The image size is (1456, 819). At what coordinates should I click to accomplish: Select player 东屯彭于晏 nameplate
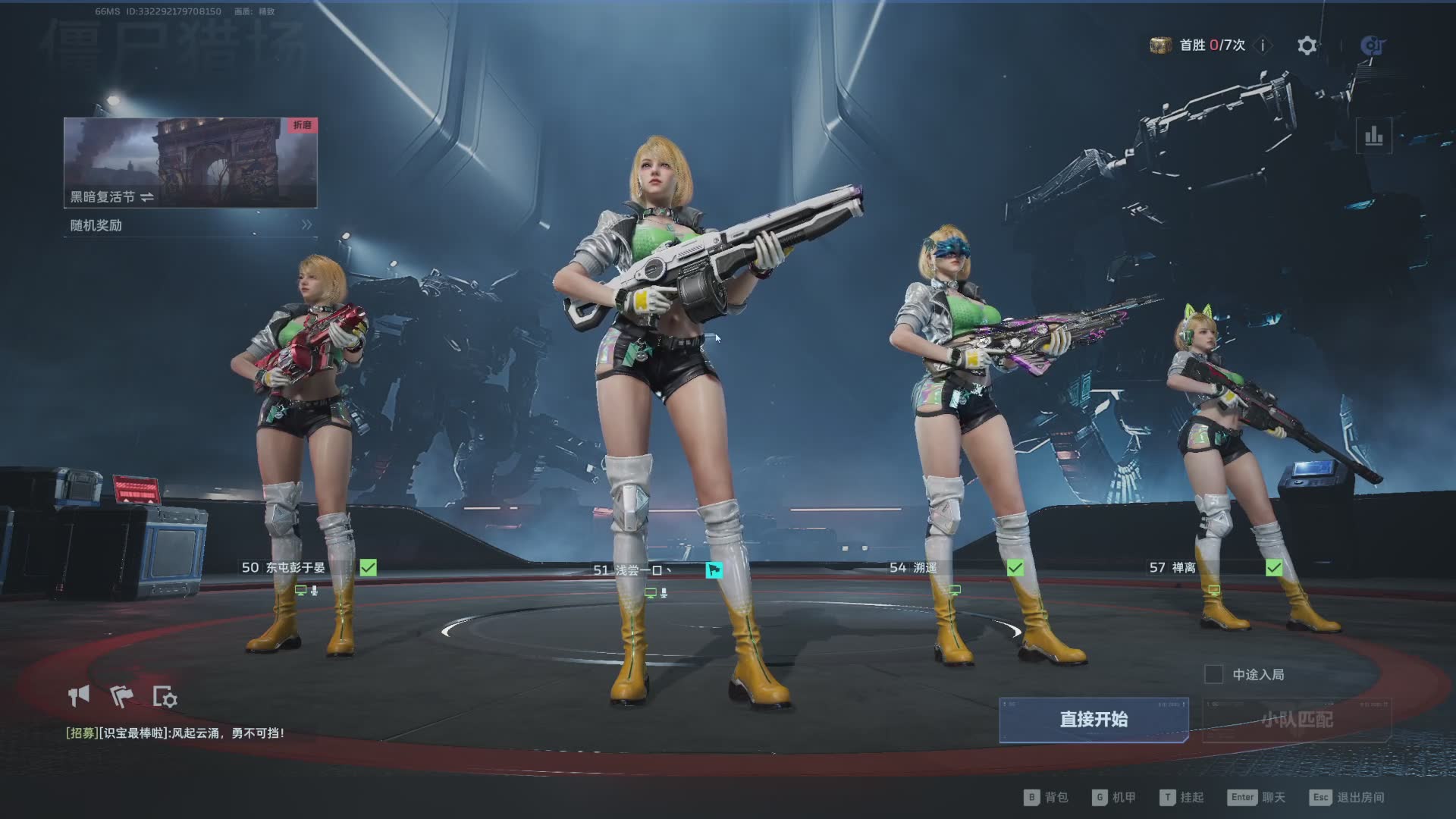294,567
